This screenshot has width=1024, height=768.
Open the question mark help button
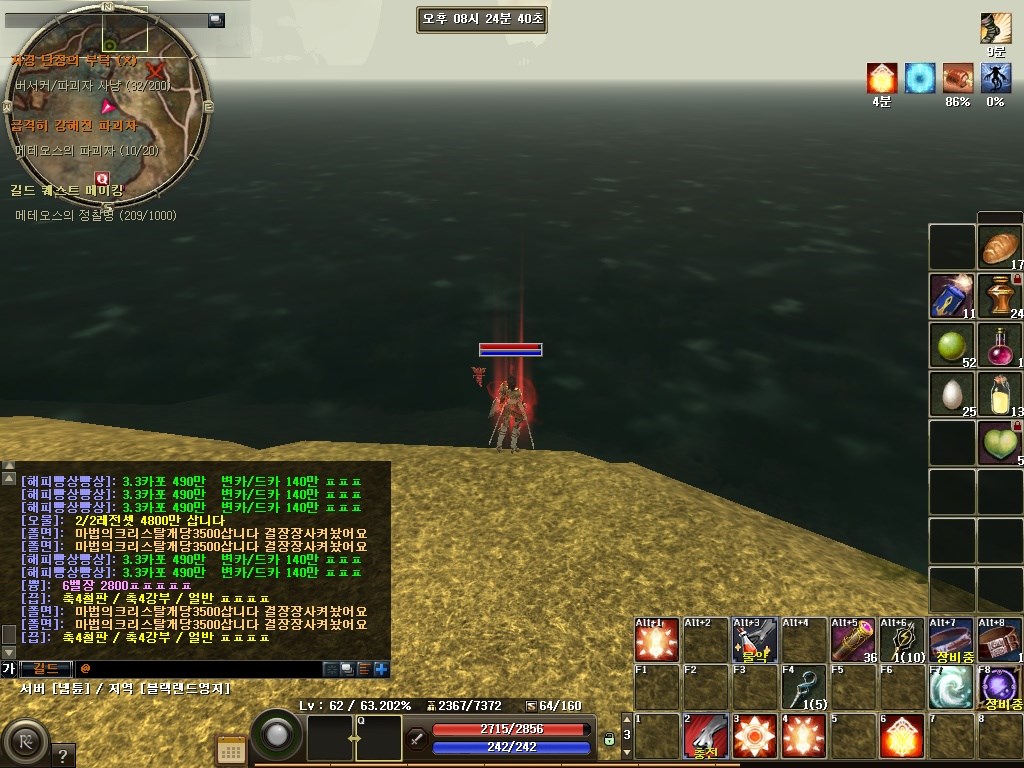62,755
